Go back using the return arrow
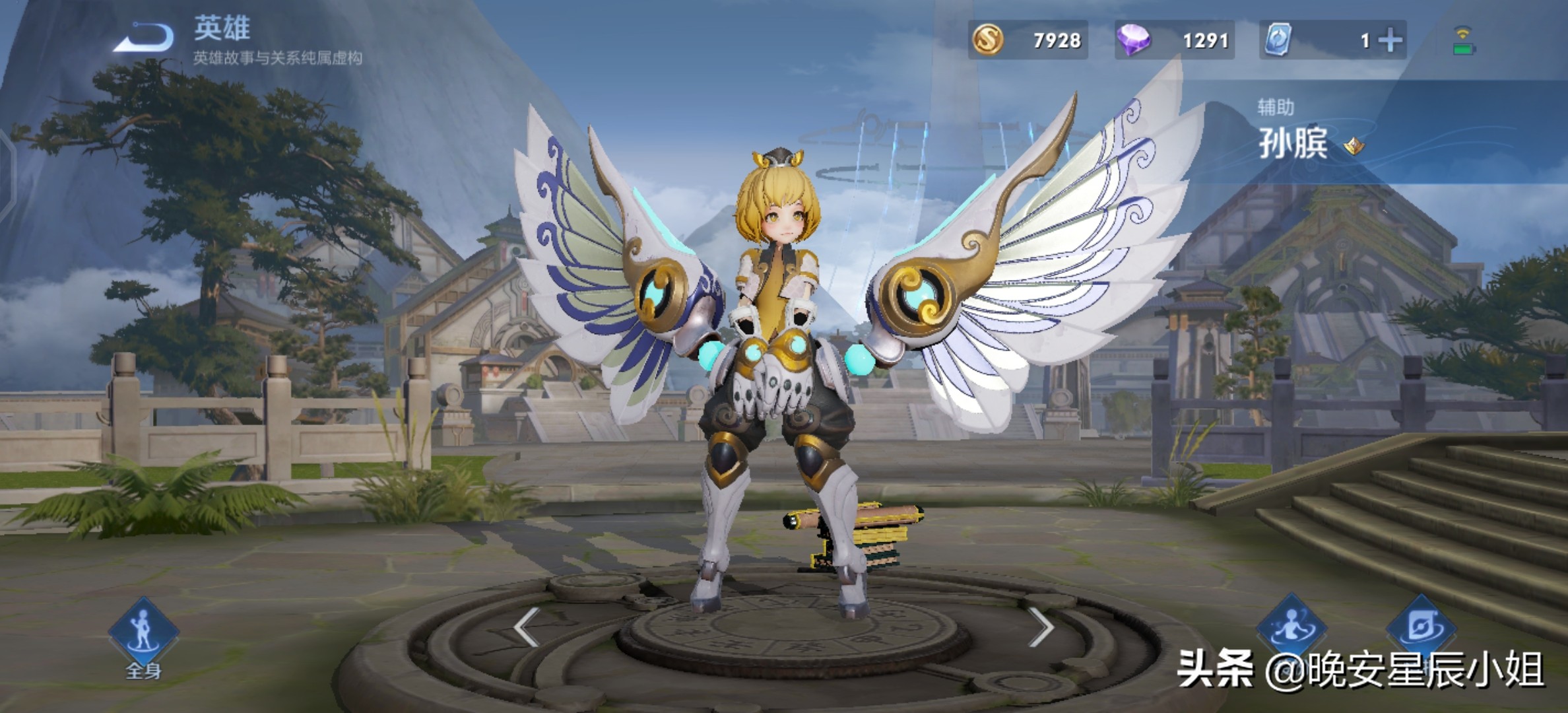The image size is (1568, 713). pyautogui.click(x=144, y=38)
